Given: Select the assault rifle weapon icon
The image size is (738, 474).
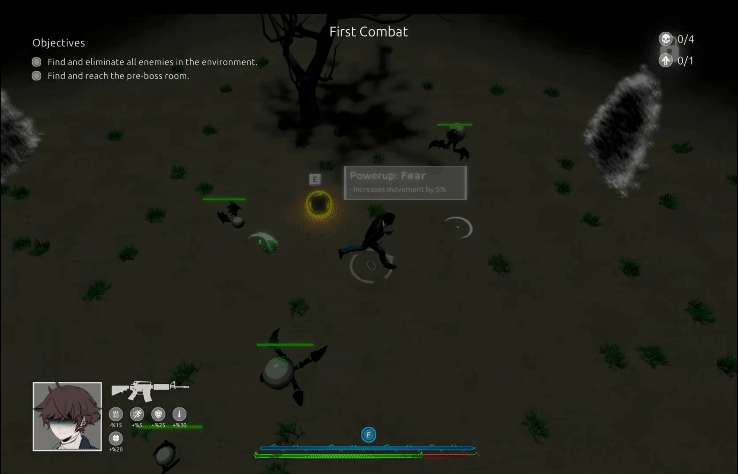Looking at the screenshot, I should pyautogui.click(x=149, y=389).
